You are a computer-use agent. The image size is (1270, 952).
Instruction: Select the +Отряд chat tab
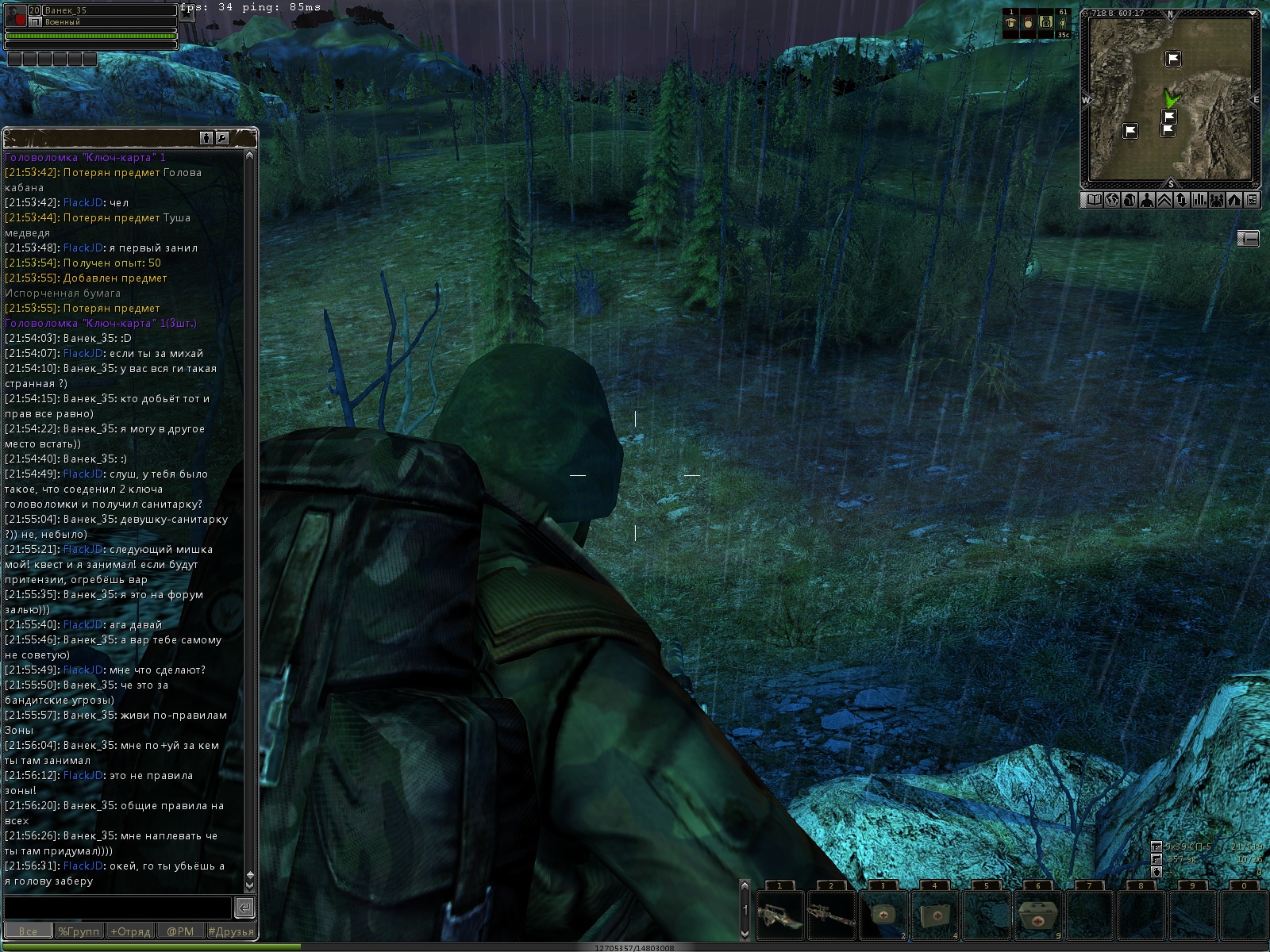tap(130, 931)
